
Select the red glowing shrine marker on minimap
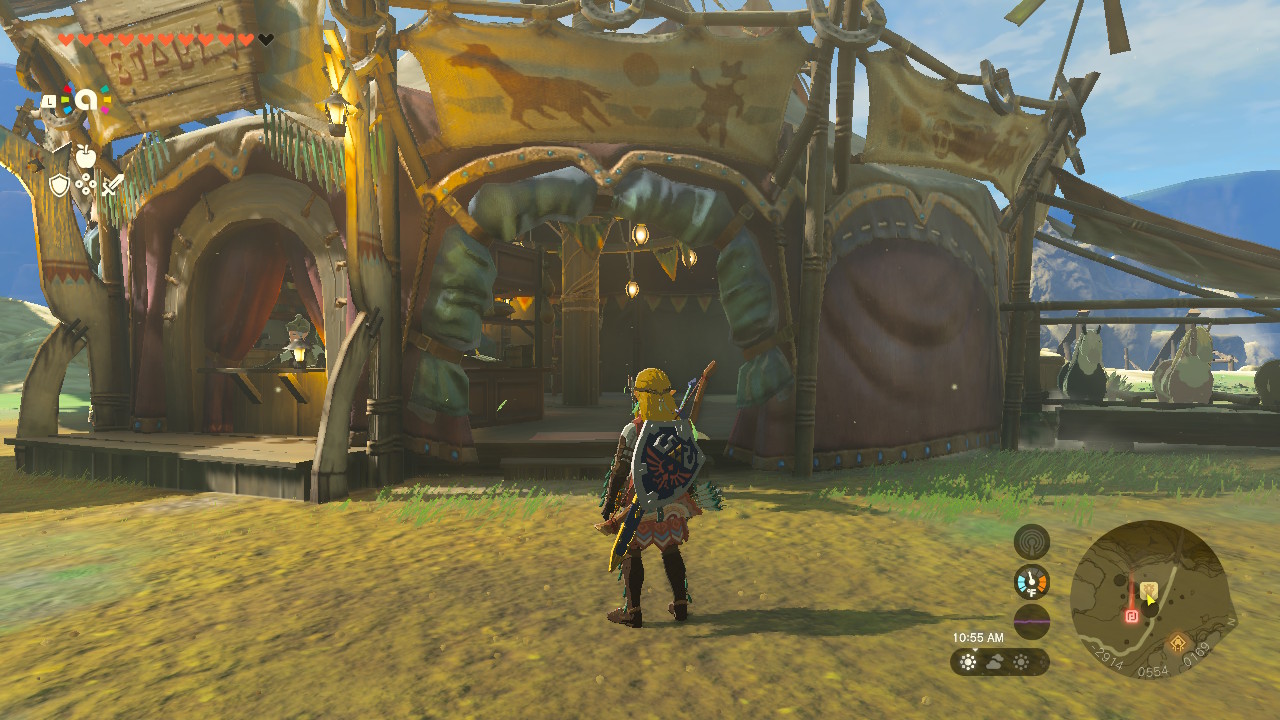pyautogui.click(x=1132, y=616)
